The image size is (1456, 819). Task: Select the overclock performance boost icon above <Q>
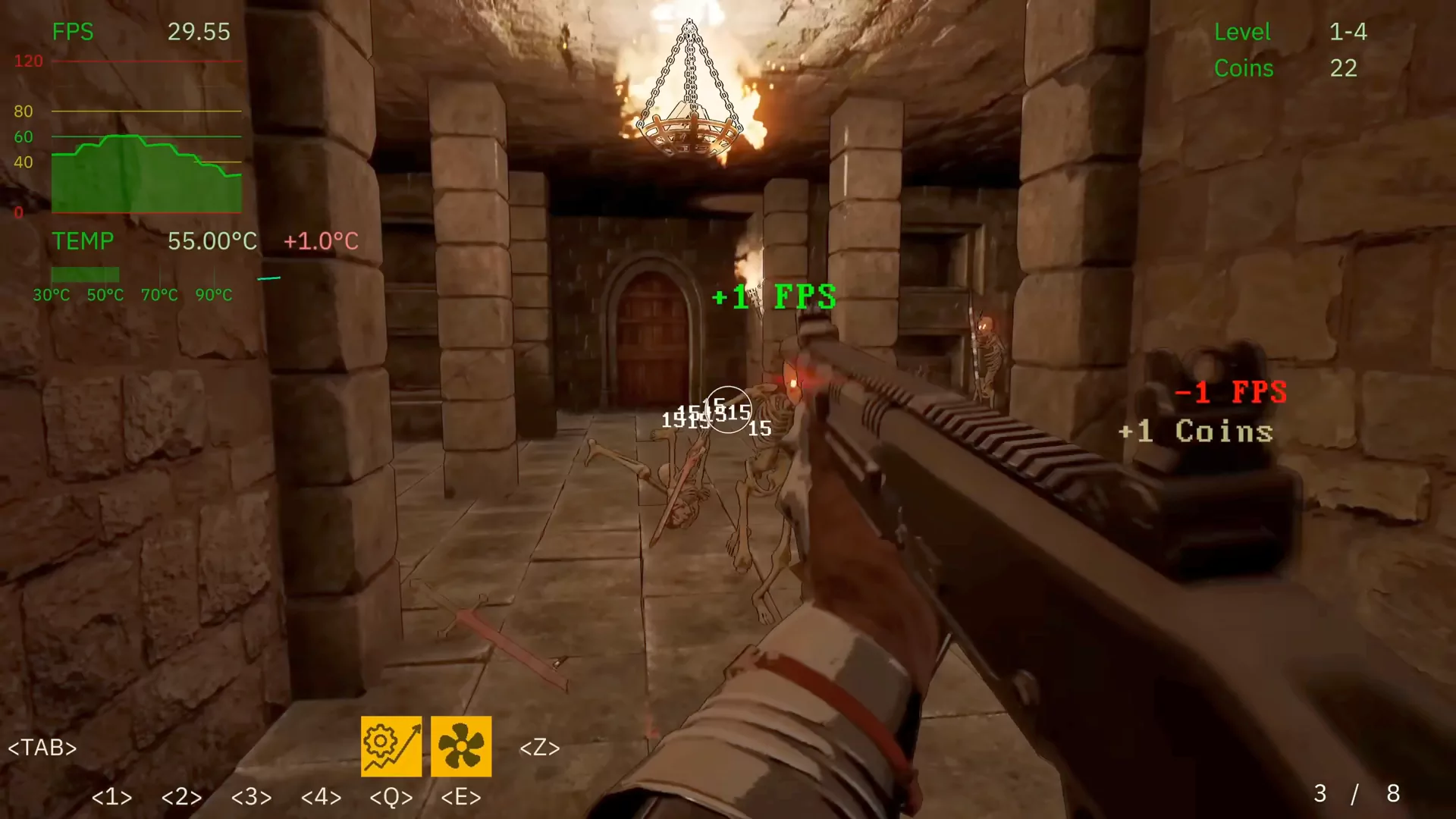click(391, 747)
